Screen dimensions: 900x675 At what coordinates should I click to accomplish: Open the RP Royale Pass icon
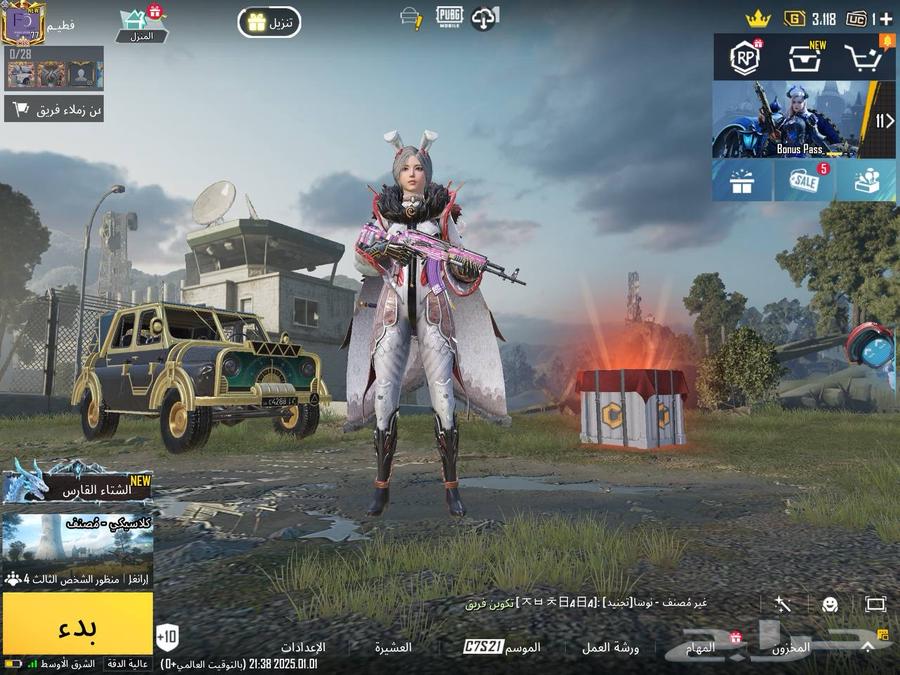[x=743, y=59]
